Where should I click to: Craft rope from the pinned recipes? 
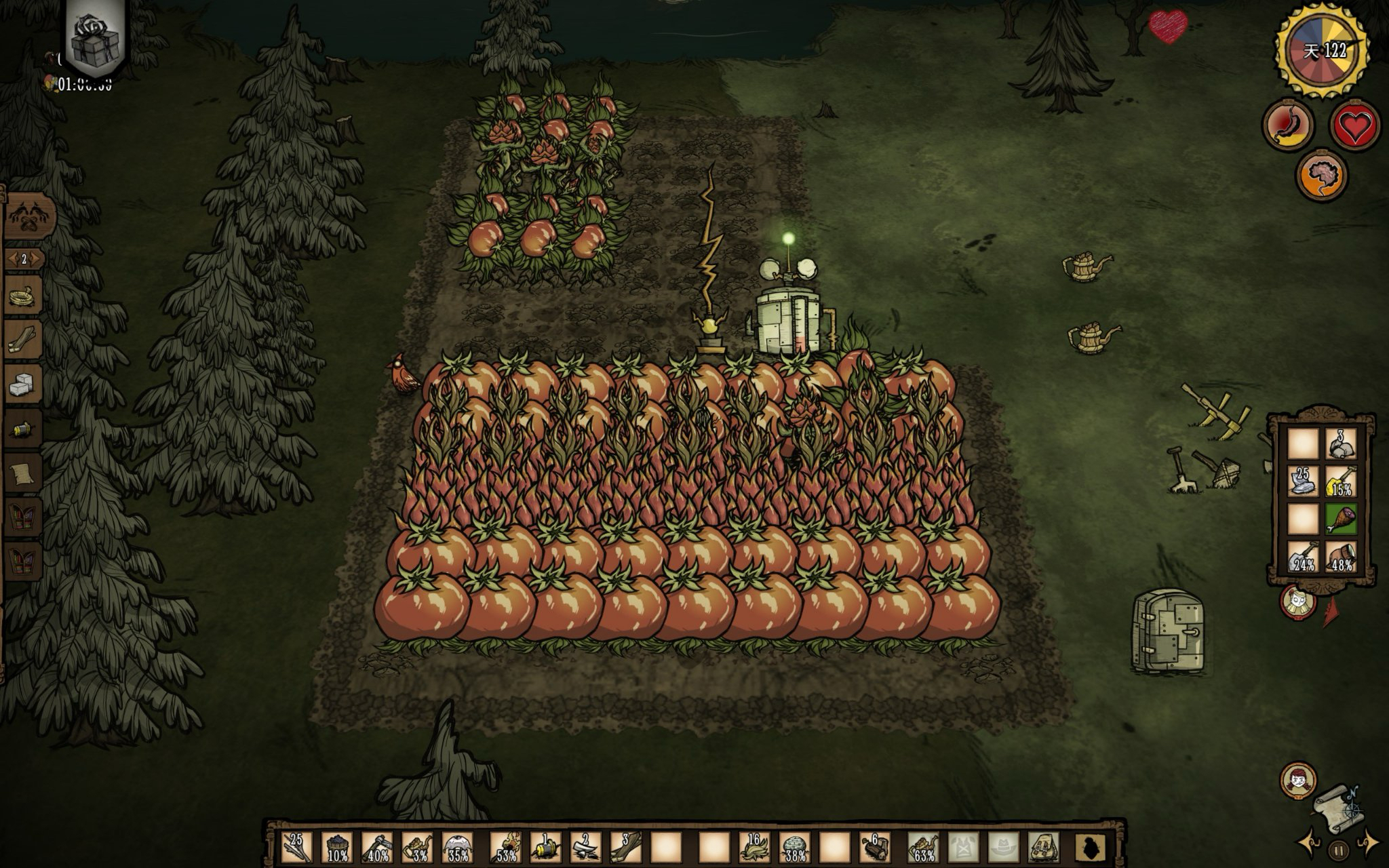pos(24,297)
